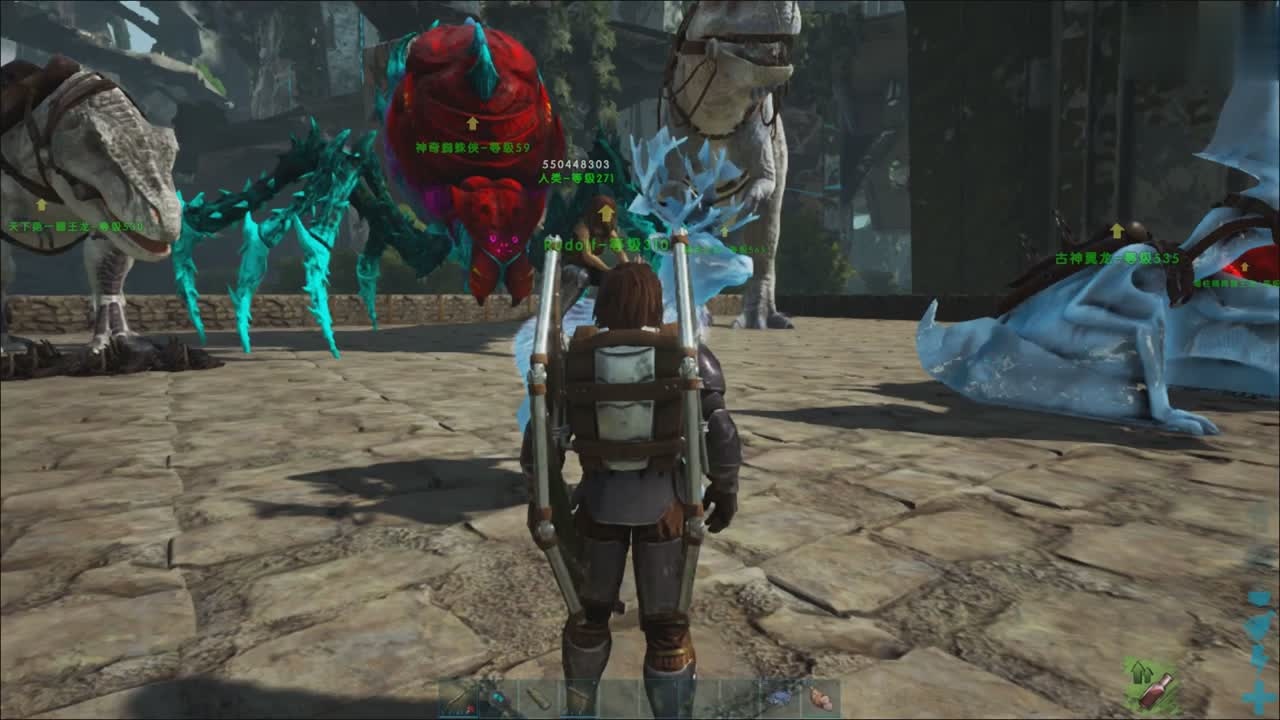Select the teal-scoped weapon hotbar slot
The image size is (1280, 720).
(x=497, y=698)
